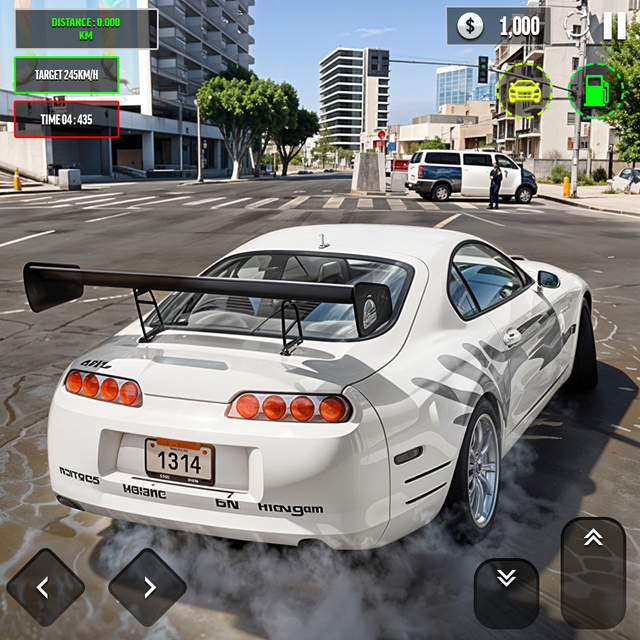Select the yellow car icon
This screenshot has height=640, width=640.
524,91
